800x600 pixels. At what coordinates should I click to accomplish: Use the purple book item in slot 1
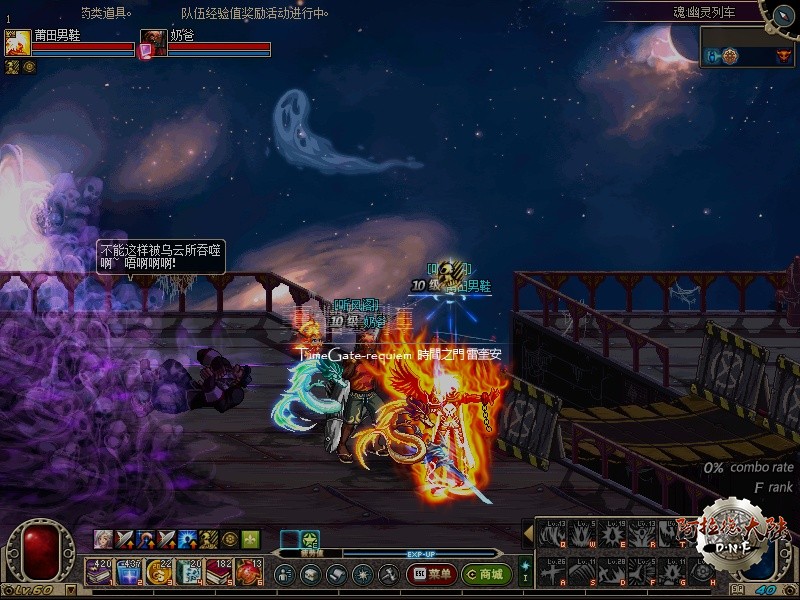point(99,571)
